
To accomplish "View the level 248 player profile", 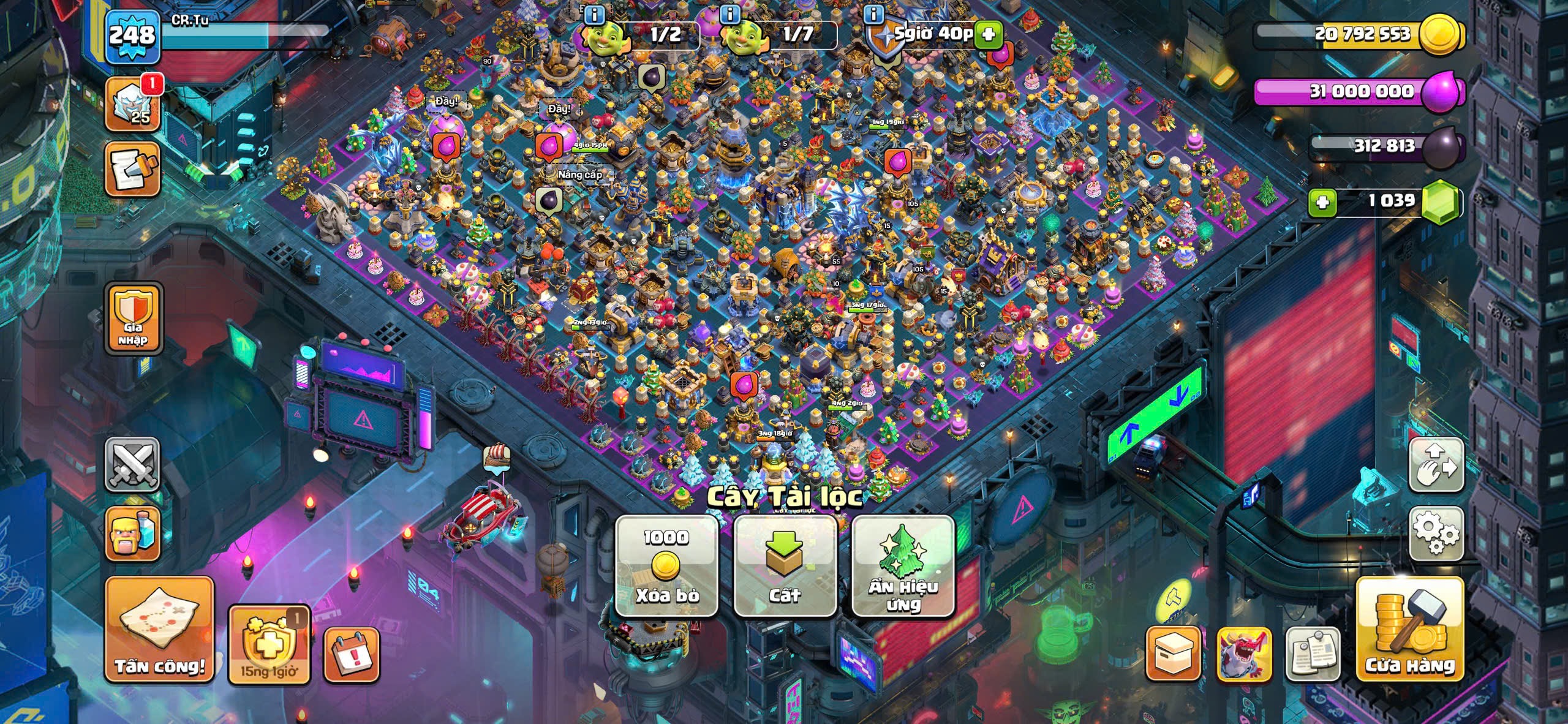I will [132, 36].
